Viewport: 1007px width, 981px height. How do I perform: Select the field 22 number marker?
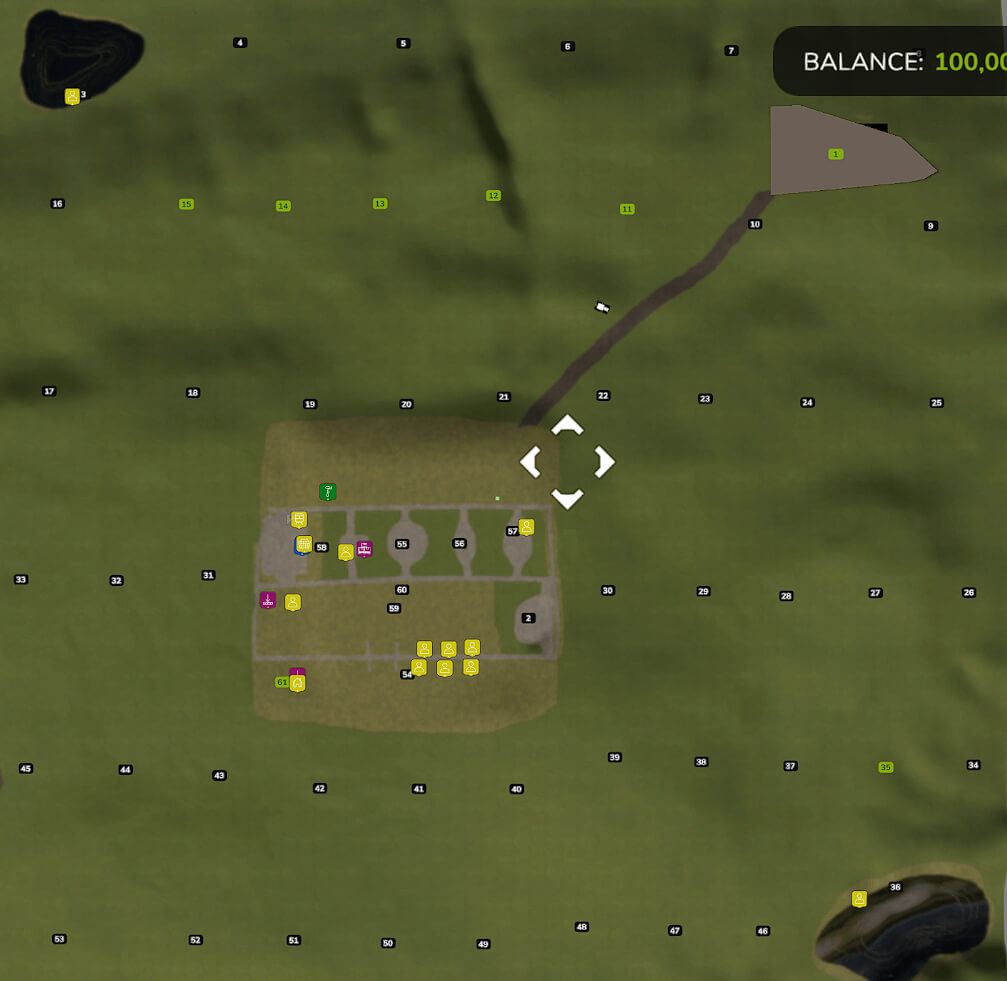click(603, 396)
